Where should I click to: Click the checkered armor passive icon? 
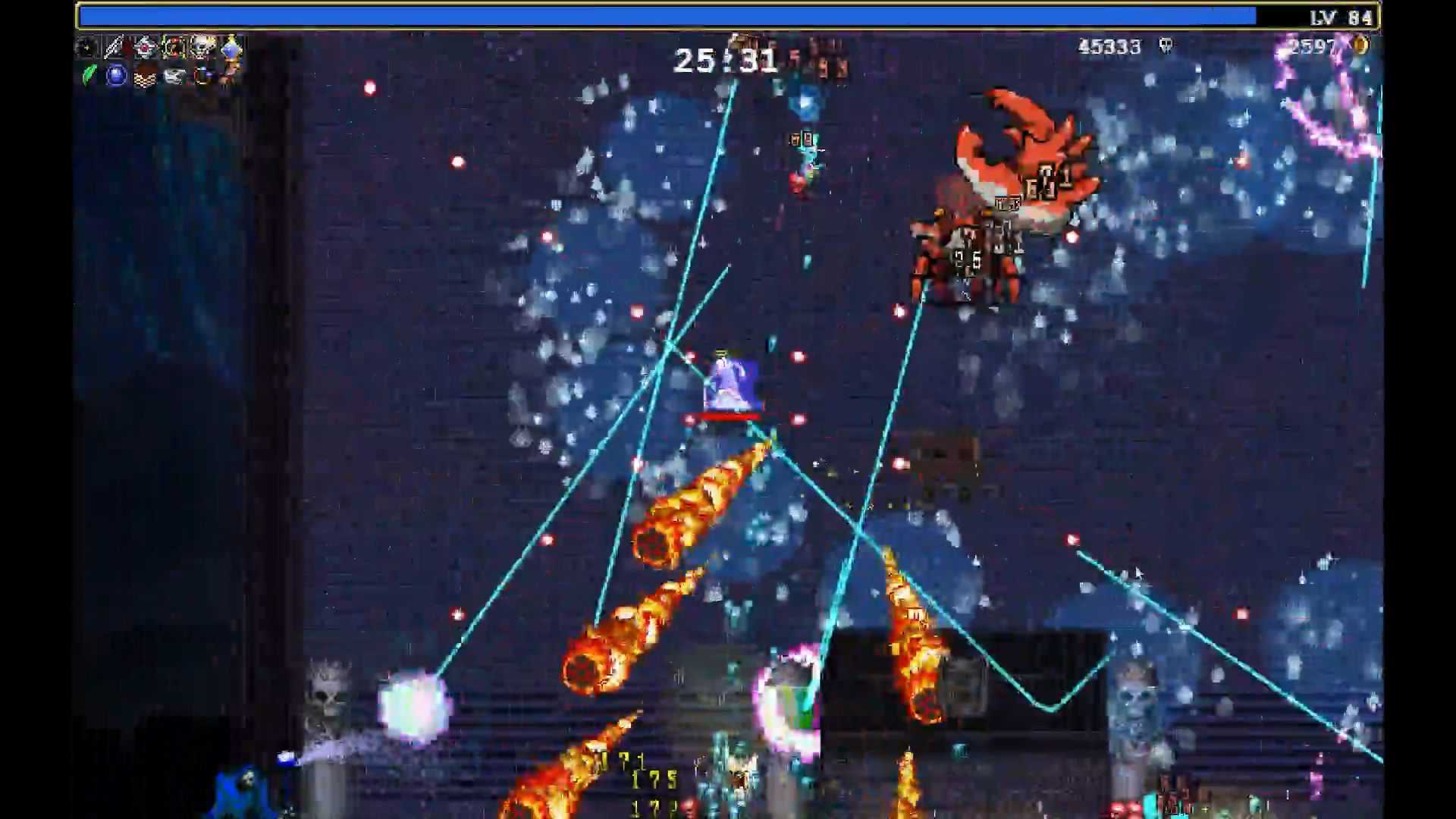(x=144, y=77)
